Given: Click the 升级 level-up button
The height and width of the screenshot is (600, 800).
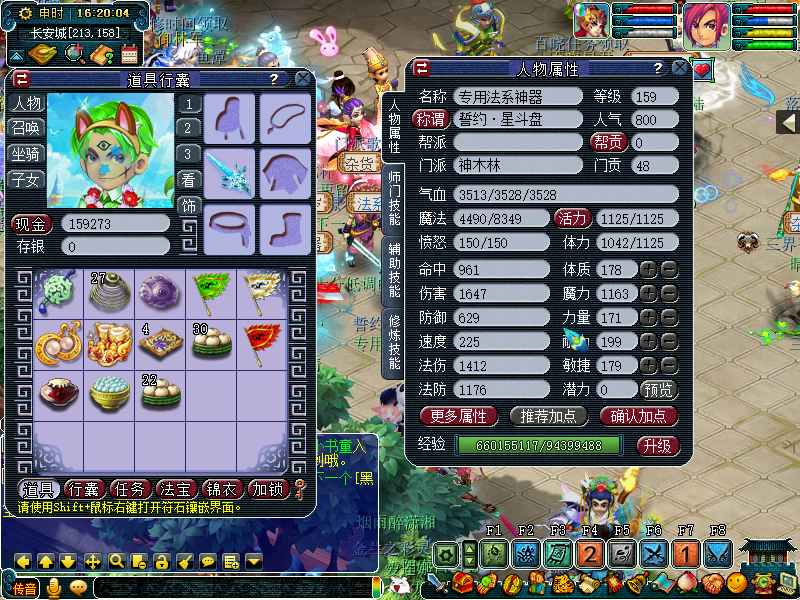Looking at the screenshot, I should [x=656, y=446].
